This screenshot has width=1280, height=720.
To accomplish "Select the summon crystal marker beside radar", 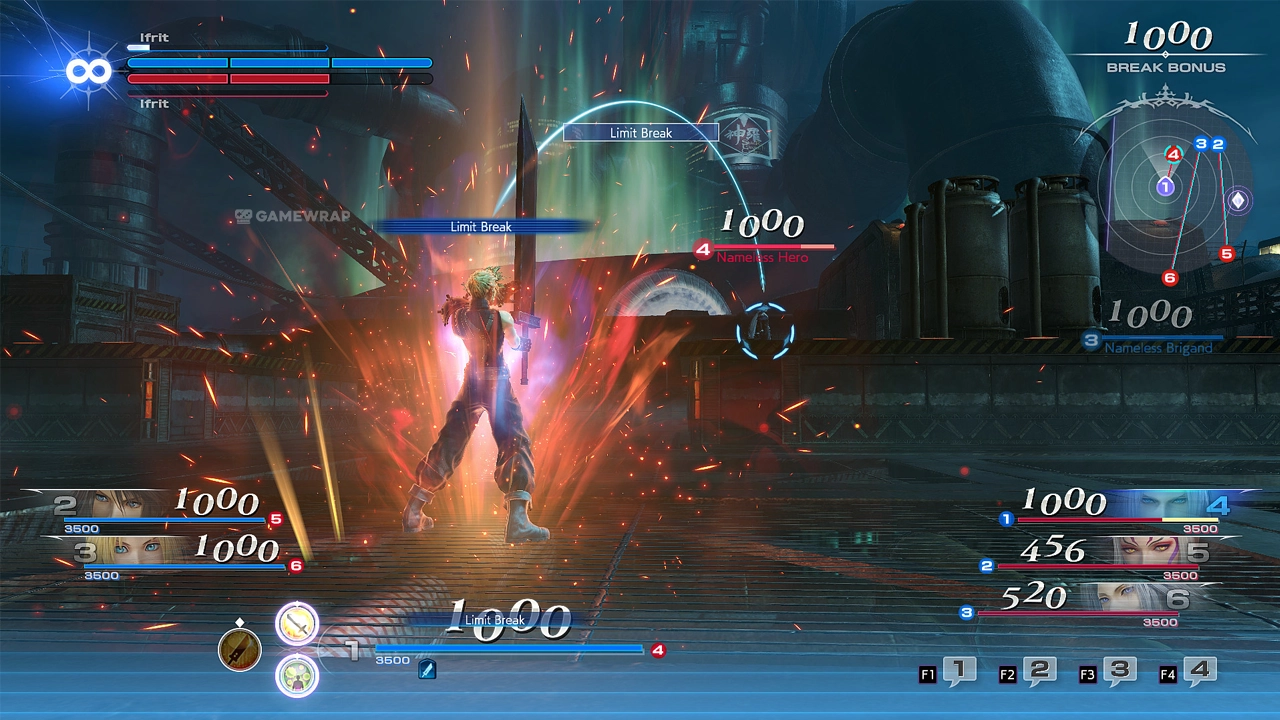I will (x=1238, y=200).
